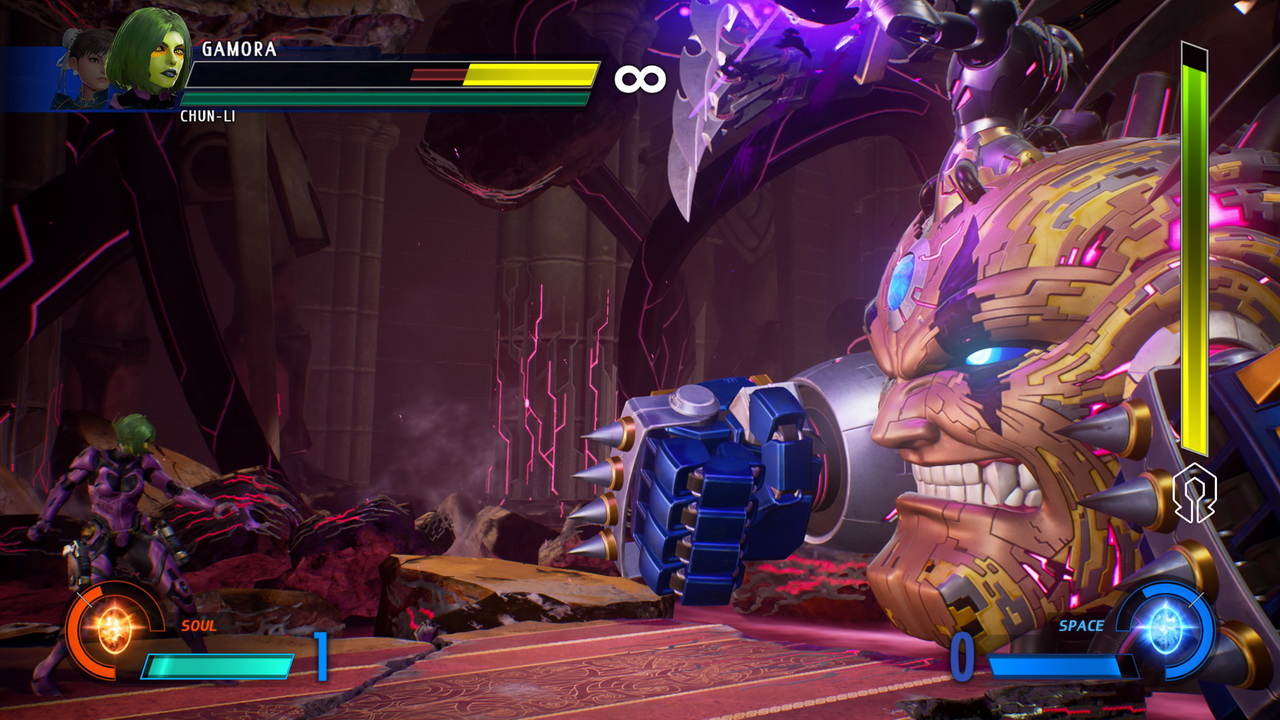Activate the Soul Stone icon

pyautogui.click(x=112, y=631)
